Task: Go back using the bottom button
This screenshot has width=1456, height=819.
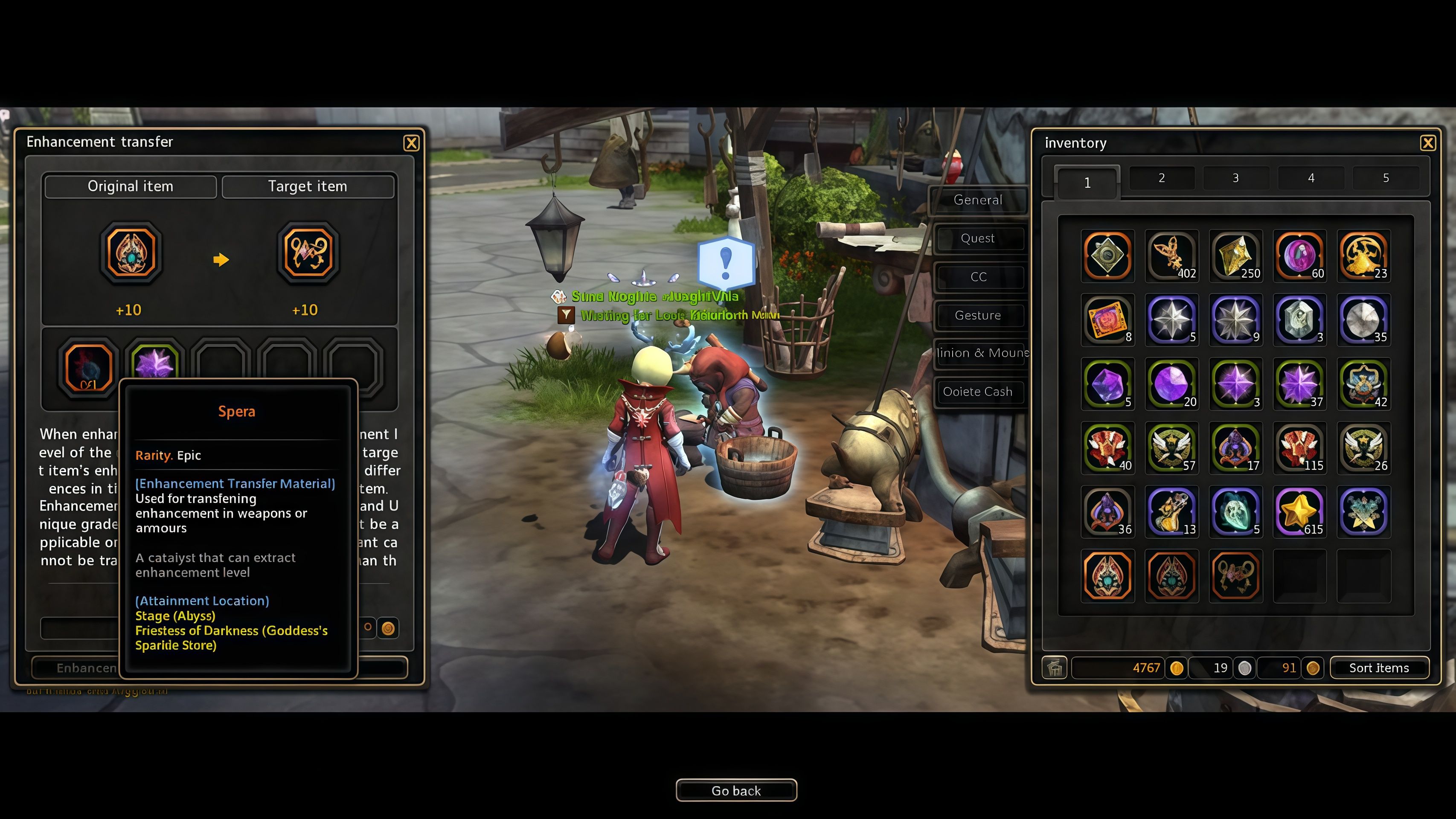Action: click(x=736, y=790)
